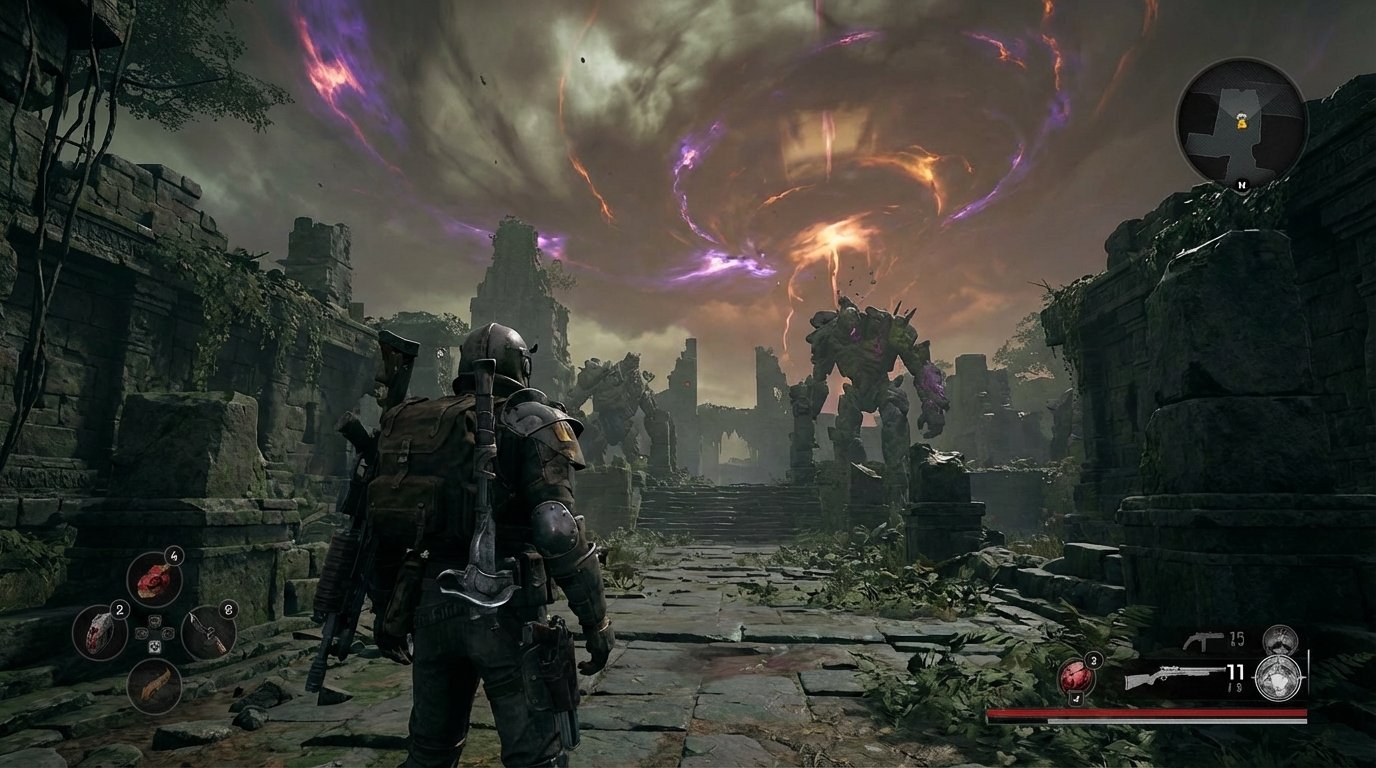Click the red relic heart charge icon
The width and height of the screenshot is (1376, 768).
1075,676
